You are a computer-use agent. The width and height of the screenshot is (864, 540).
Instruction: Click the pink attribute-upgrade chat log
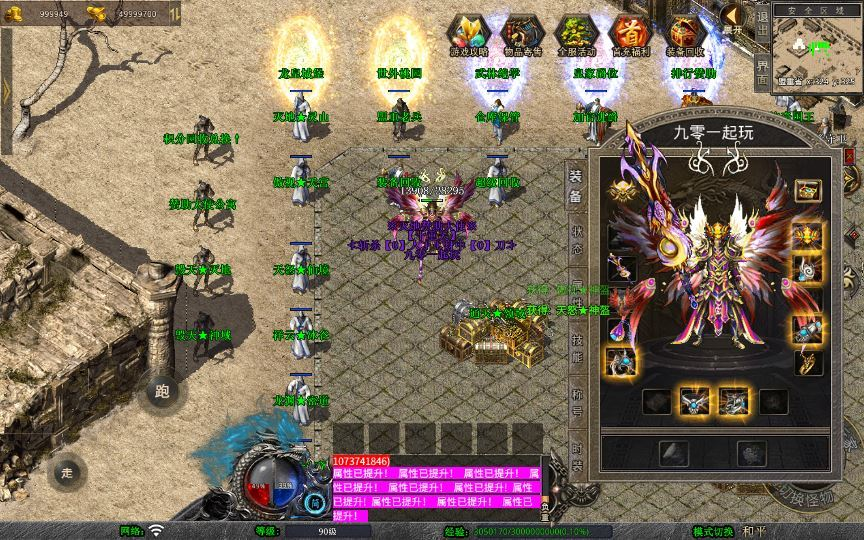[x=435, y=488]
